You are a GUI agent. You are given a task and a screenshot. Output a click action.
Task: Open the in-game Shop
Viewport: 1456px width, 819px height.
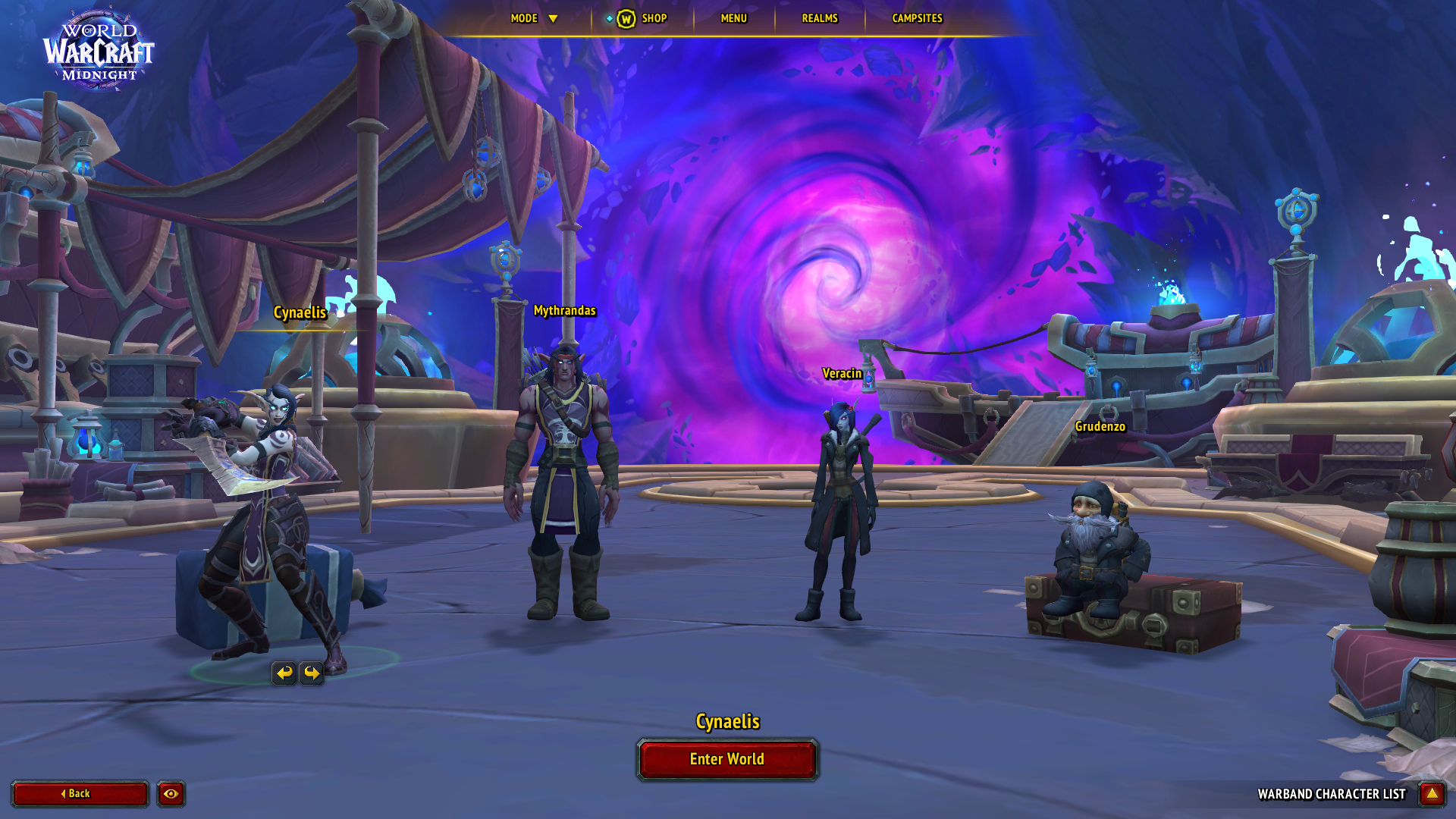643,18
